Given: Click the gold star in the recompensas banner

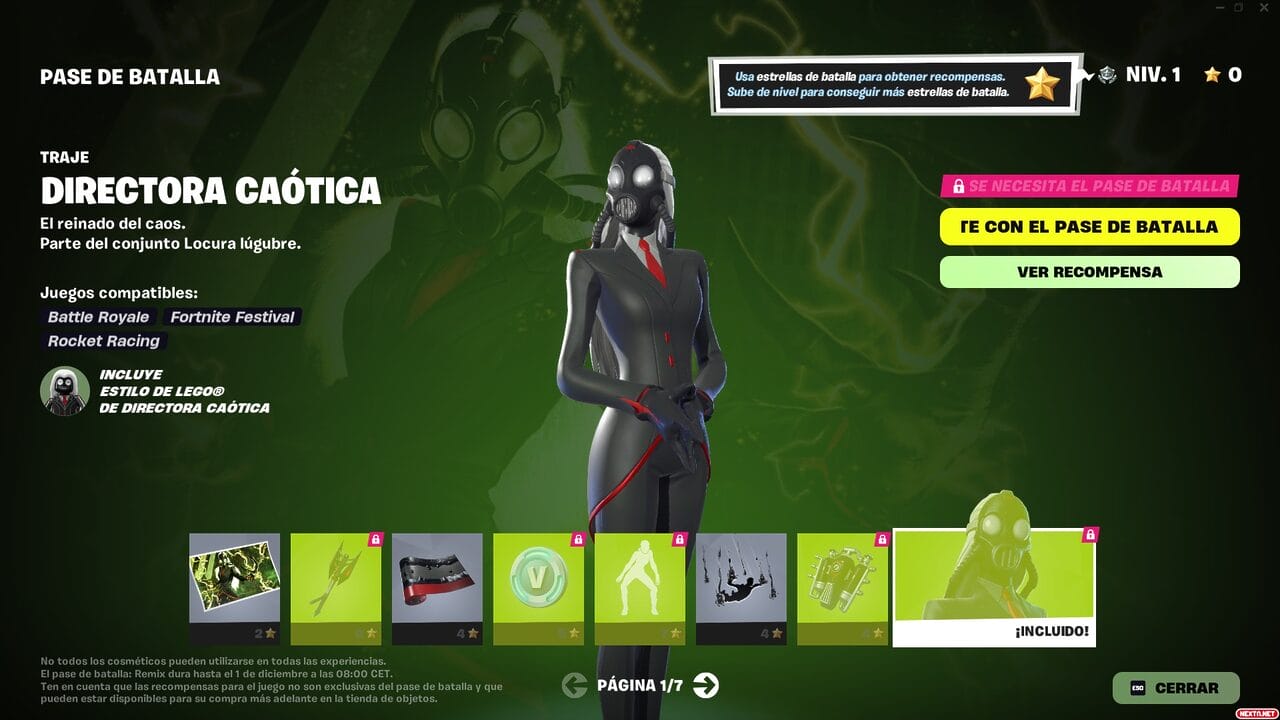Looking at the screenshot, I should click(x=1043, y=82).
